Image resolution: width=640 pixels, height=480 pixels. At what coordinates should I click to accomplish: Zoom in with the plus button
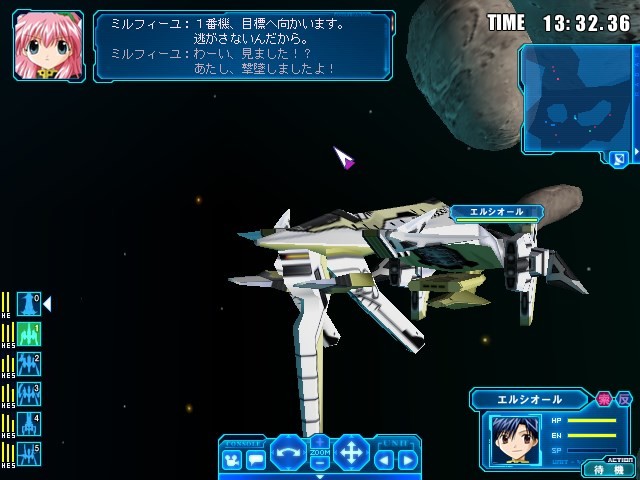tap(320, 442)
